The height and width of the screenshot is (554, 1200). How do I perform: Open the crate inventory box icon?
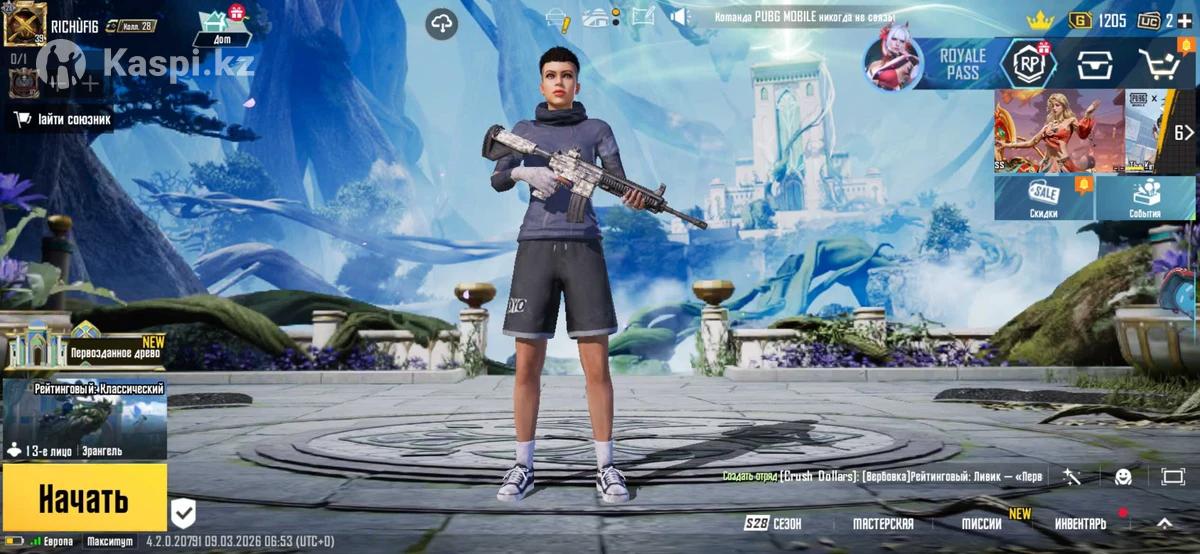[x=1095, y=65]
